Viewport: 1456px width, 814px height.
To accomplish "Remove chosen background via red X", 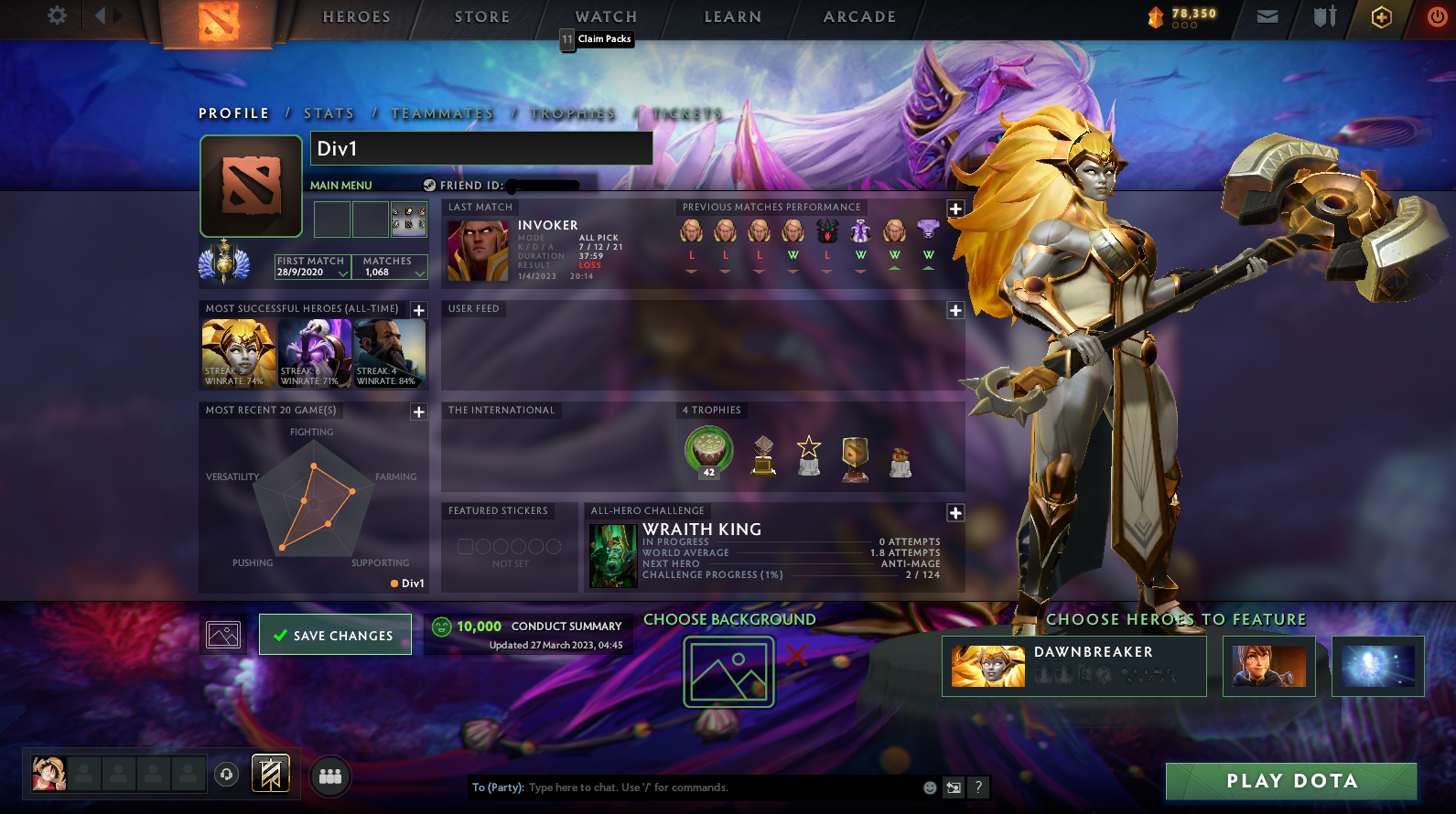I will coord(796,656).
